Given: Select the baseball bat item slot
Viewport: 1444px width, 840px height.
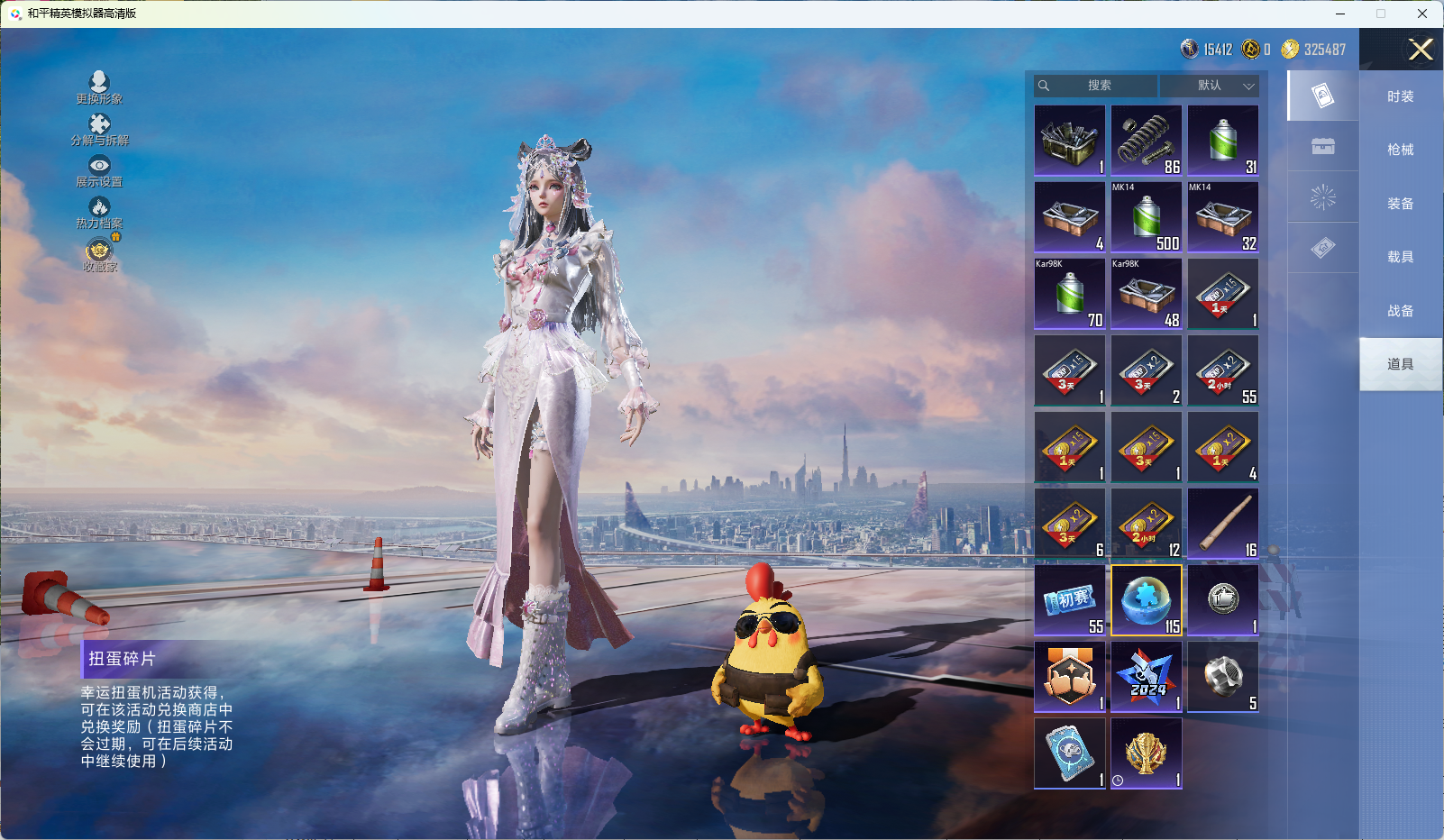Looking at the screenshot, I should (1223, 524).
